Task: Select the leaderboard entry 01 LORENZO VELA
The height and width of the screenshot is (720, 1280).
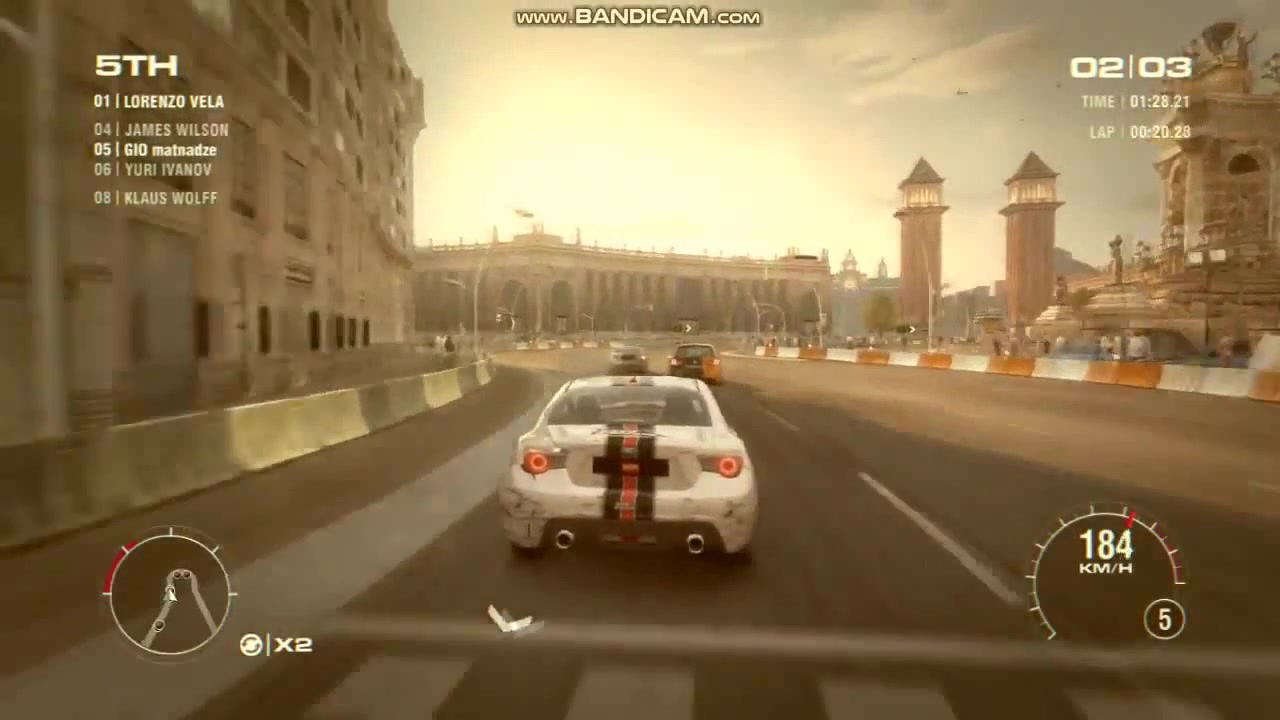Action: [x=162, y=102]
